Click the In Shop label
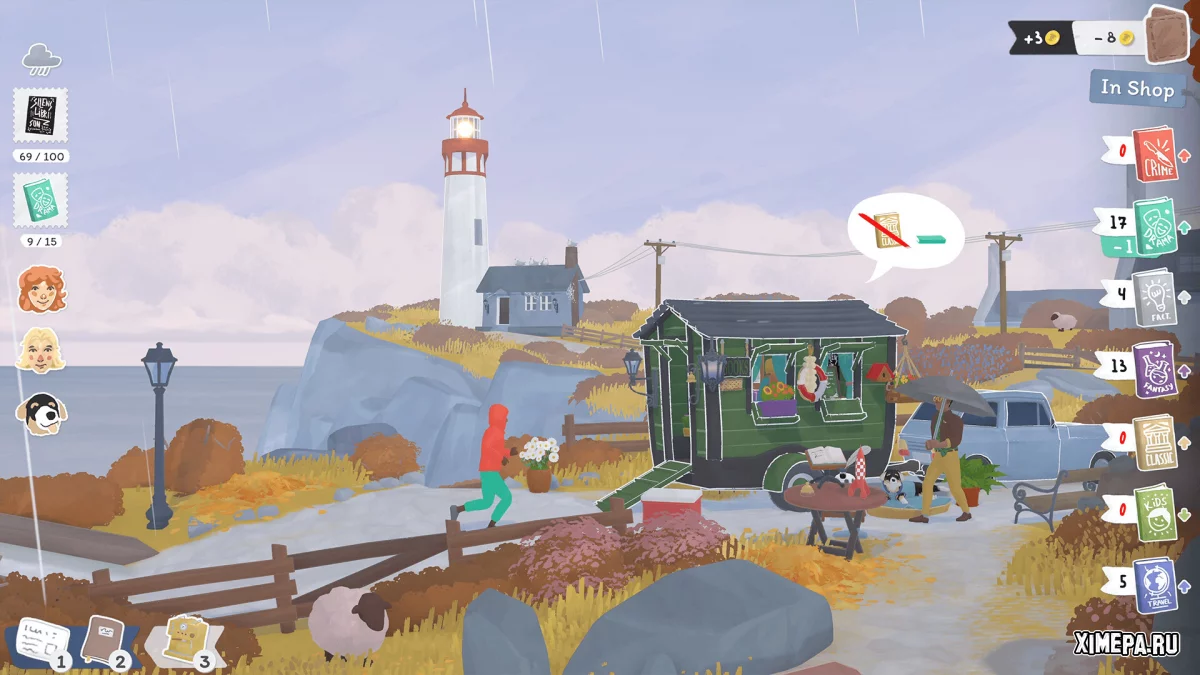 (1137, 88)
